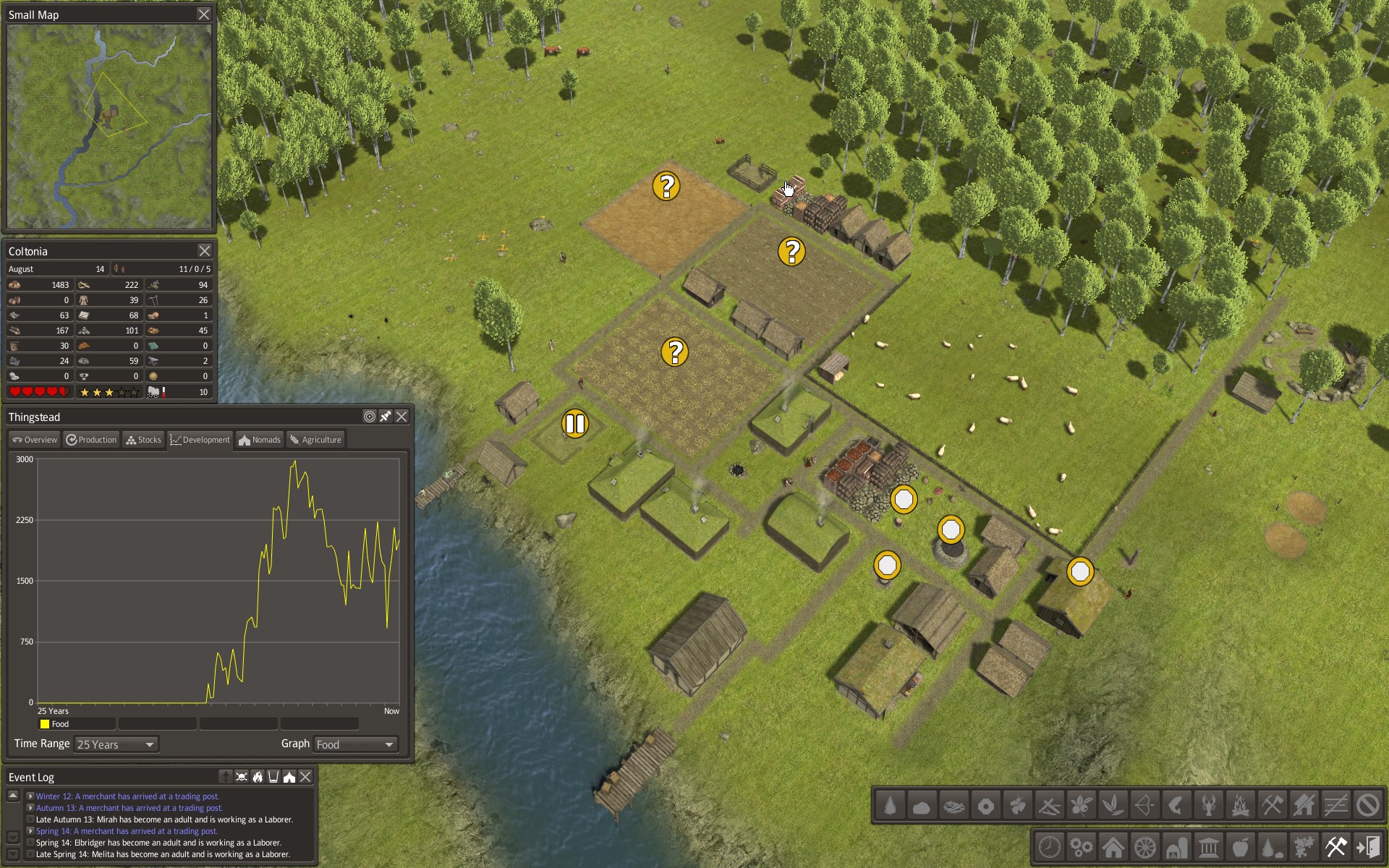The image size is (1389, 868).
Task: Select the hunter bow-and-arrow tool
Action: pos(1144,805)
